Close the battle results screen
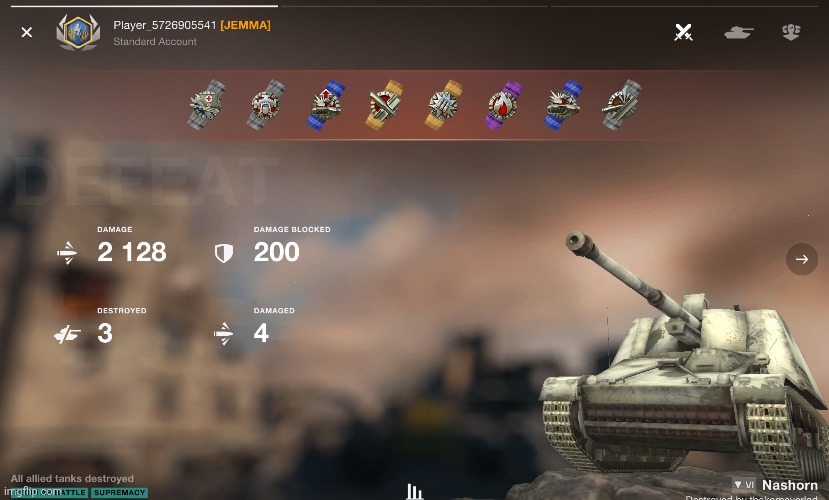The image size is (829, 500). [x=27, y=32]
